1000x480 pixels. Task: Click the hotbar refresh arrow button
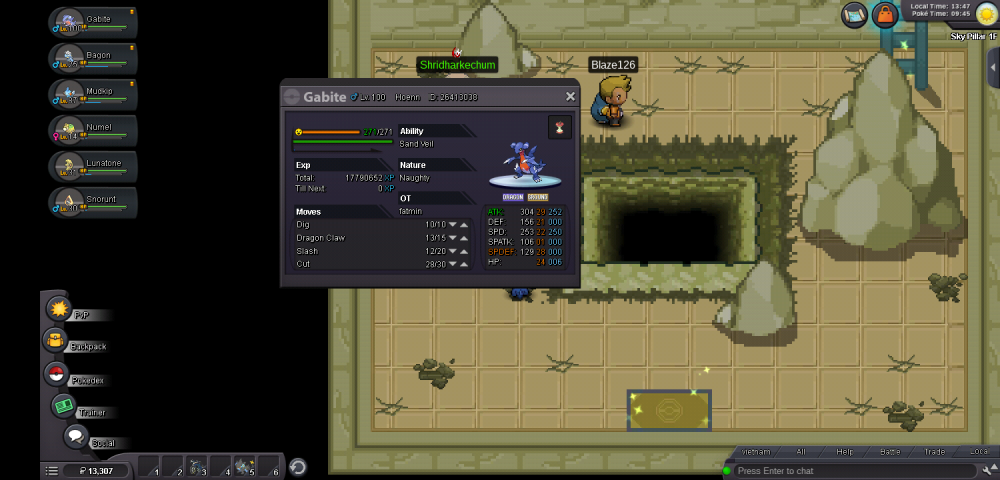click(297, 466)
